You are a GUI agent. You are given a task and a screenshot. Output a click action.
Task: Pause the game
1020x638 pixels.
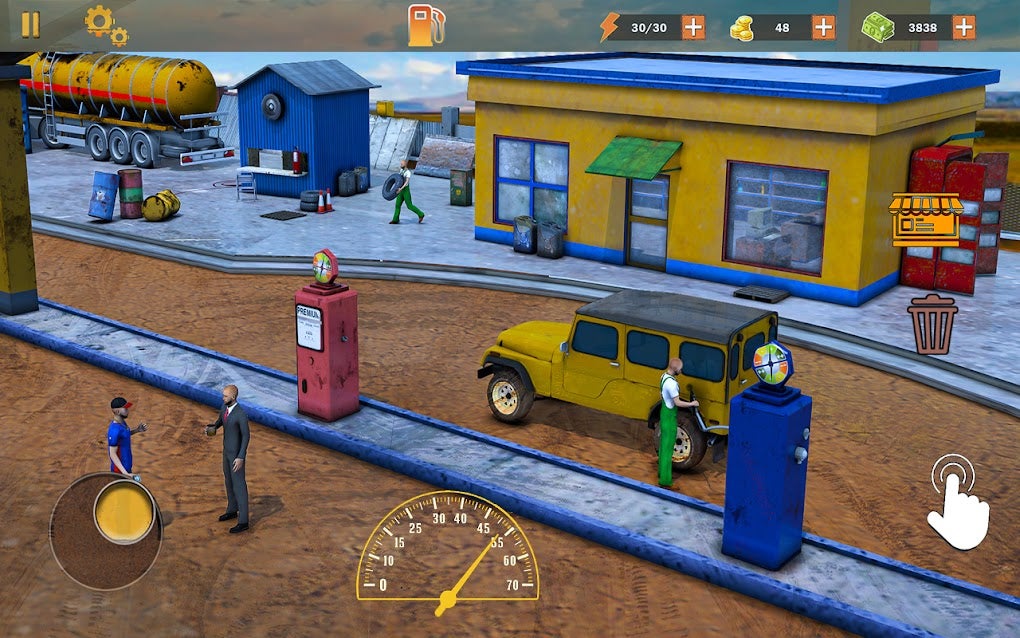[x=31, y=25]
